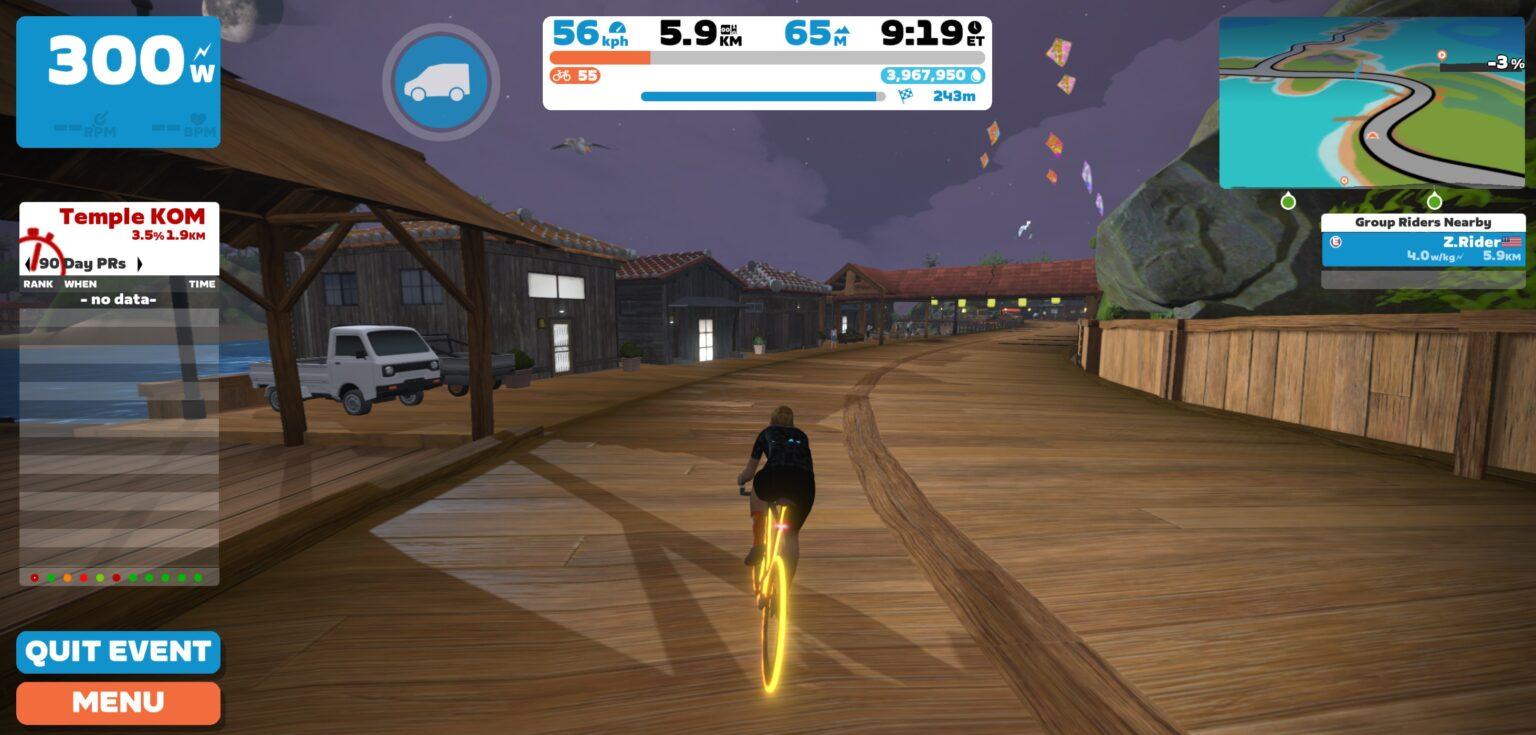
Task: Click the blue van group leader beacon icon
Action: coord(440,82)
